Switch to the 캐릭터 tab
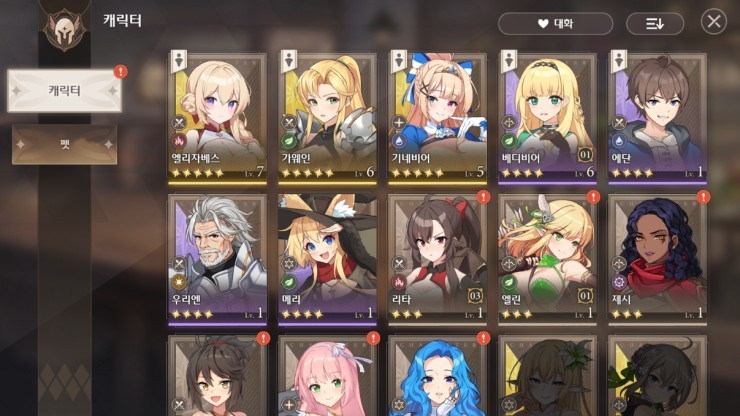 tap(64, 91)
